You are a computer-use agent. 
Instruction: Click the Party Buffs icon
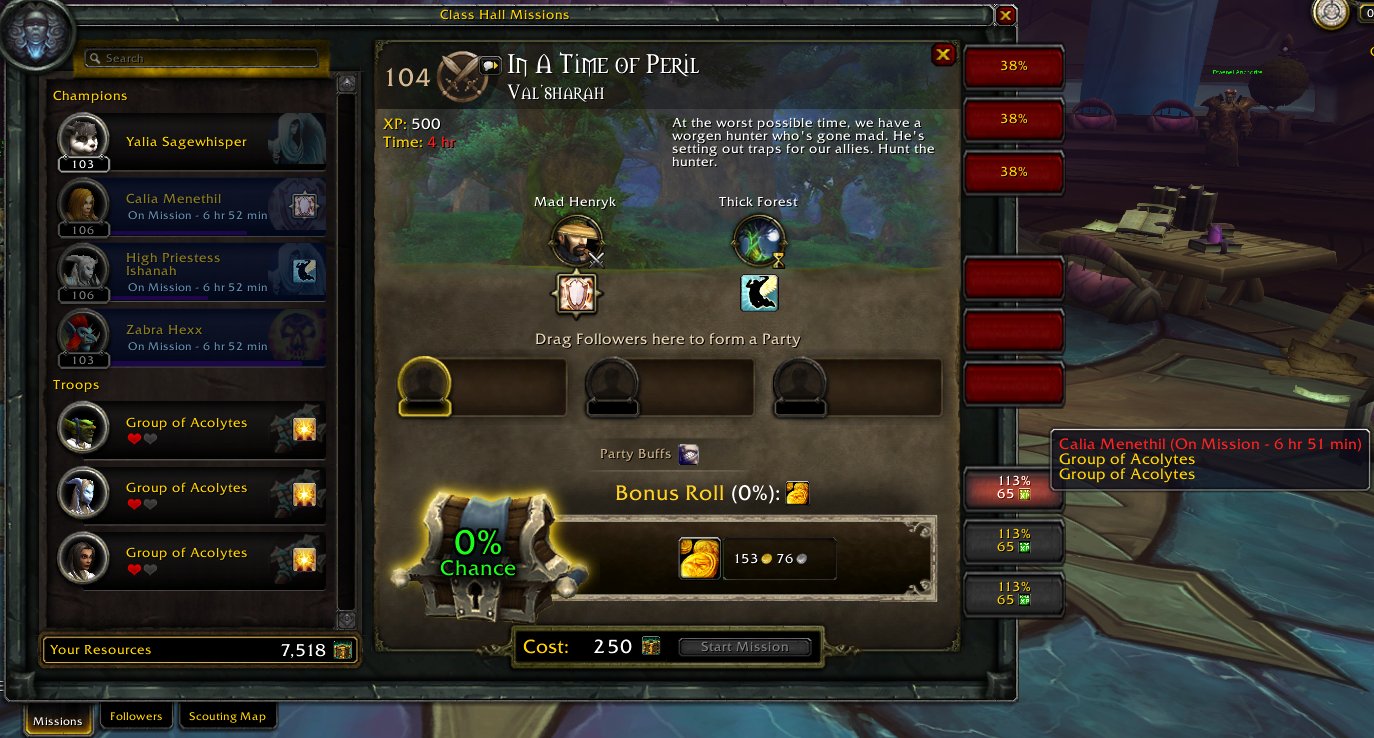[688, 455]
